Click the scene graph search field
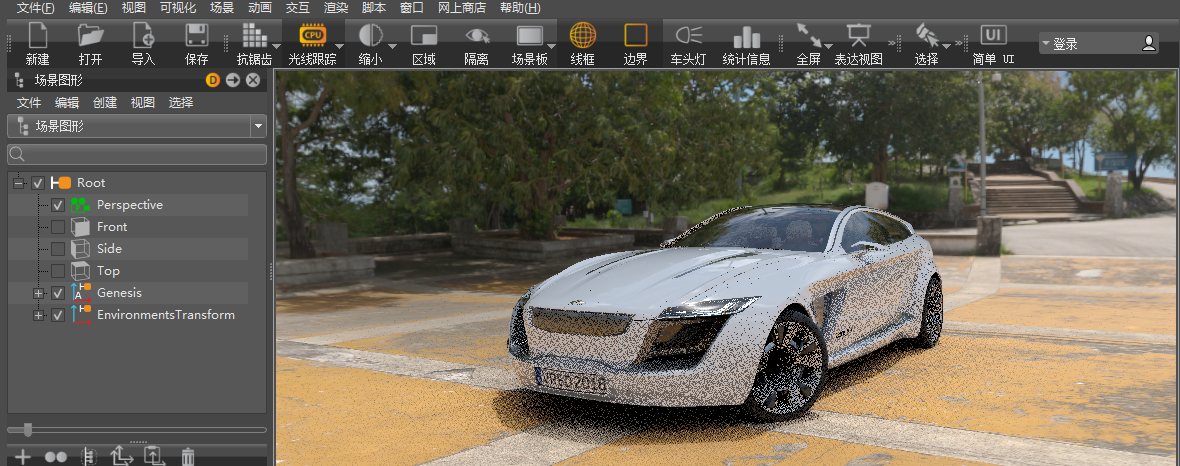This screenshot has height=466, width=1180. point(137,154)
